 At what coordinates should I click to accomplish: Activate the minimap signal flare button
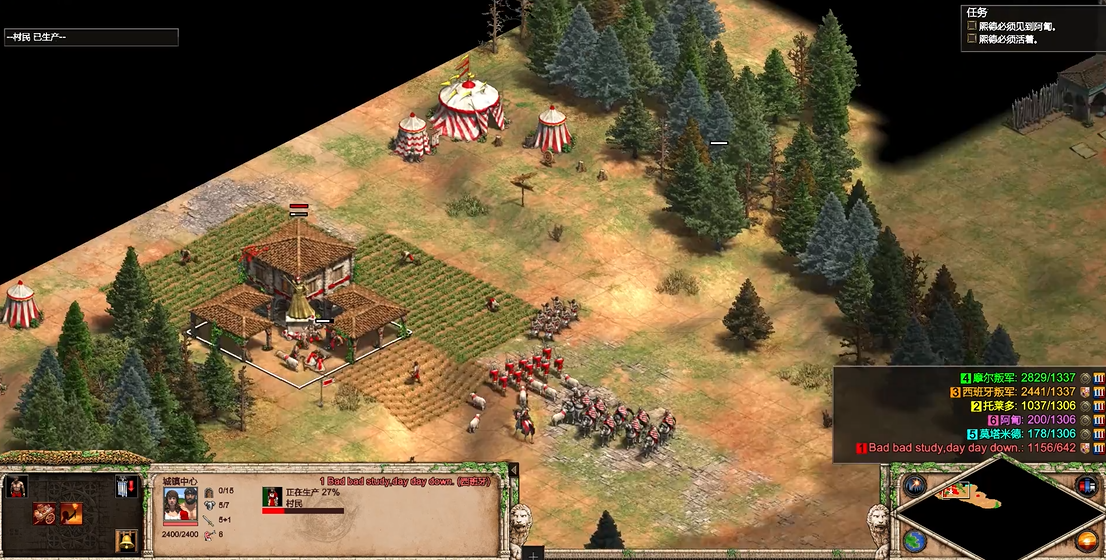(914, 486)
